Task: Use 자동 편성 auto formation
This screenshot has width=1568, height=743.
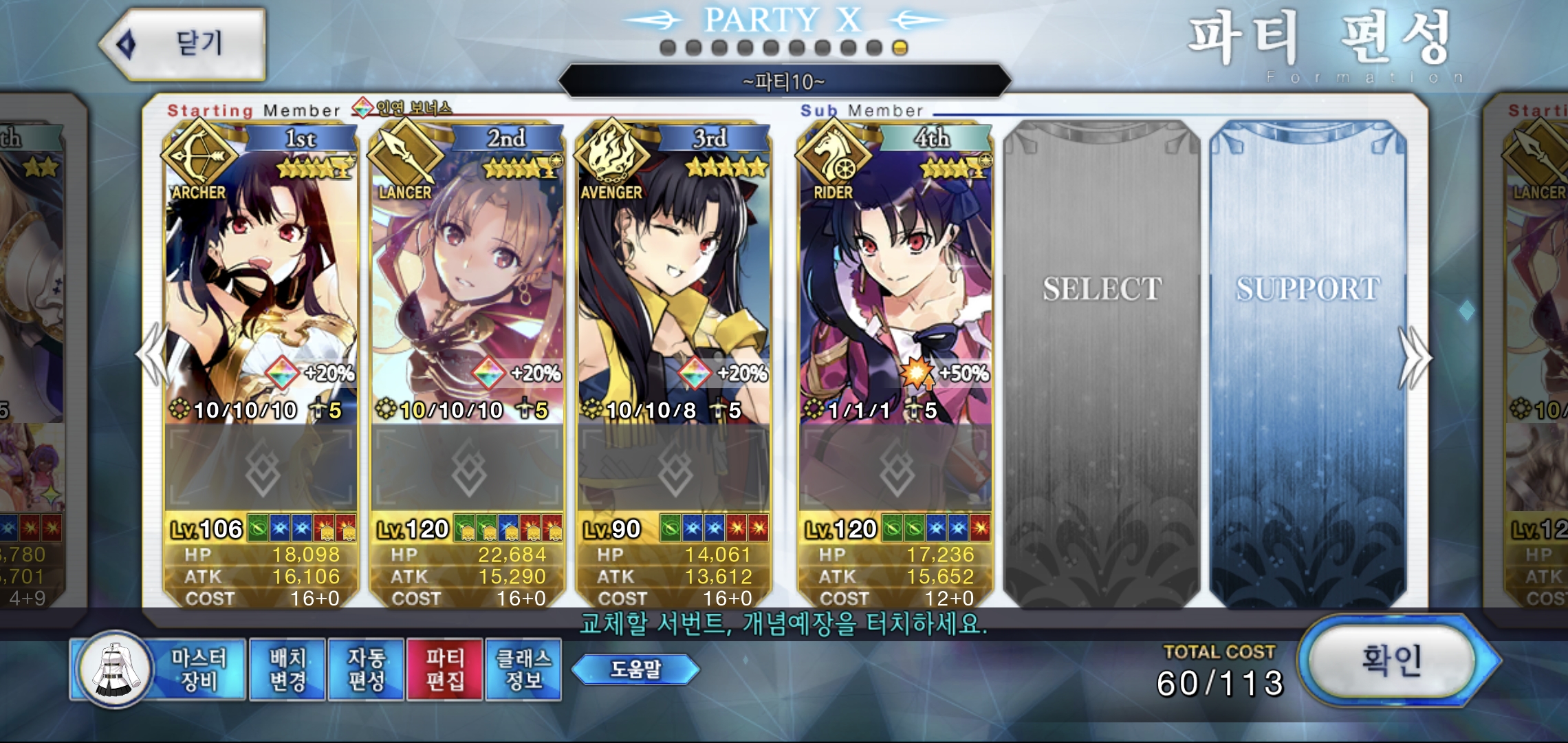Action: click(x=366, y=669)
